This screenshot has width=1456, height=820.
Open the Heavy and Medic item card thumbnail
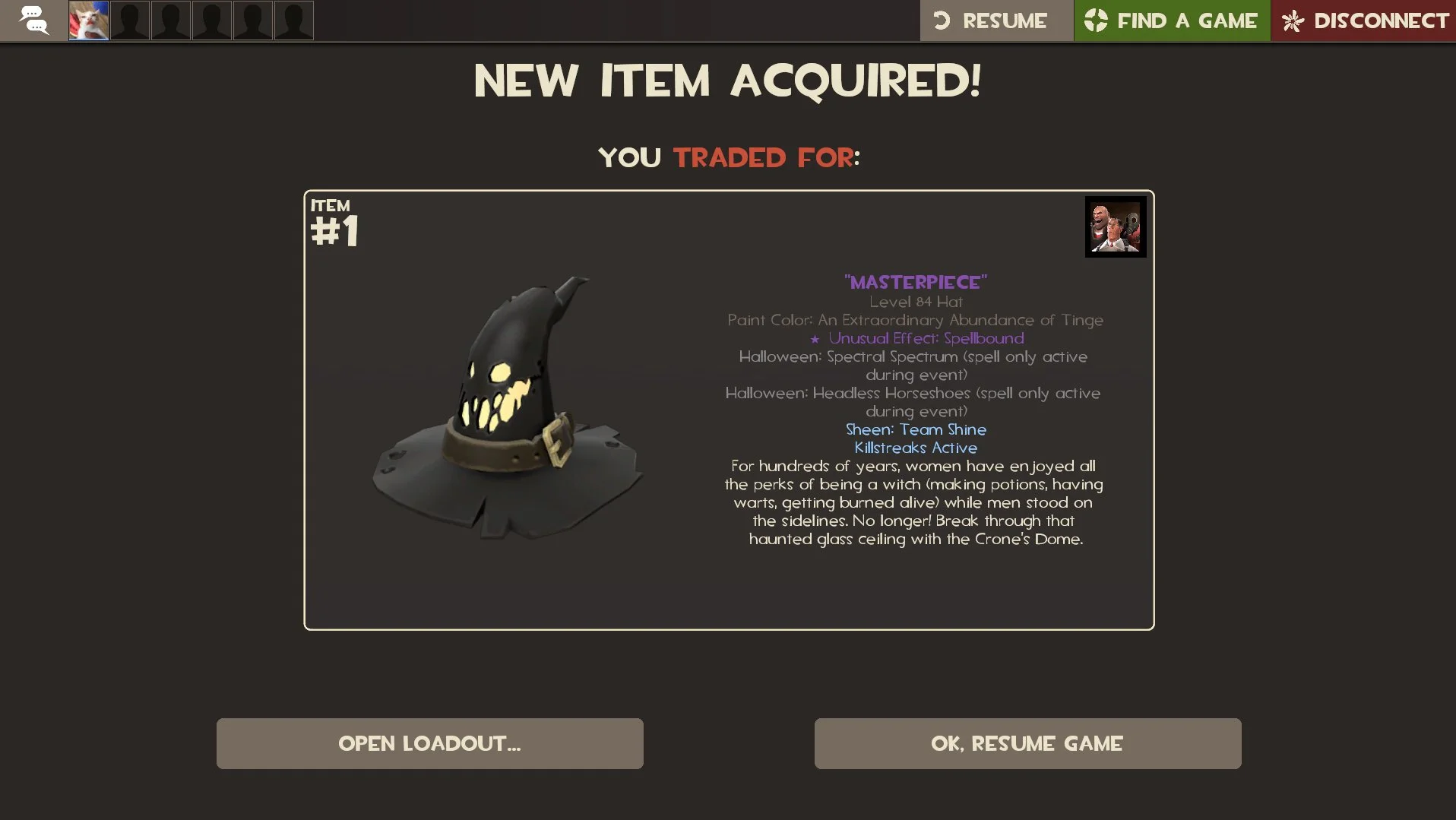[x=1115, y=226]
